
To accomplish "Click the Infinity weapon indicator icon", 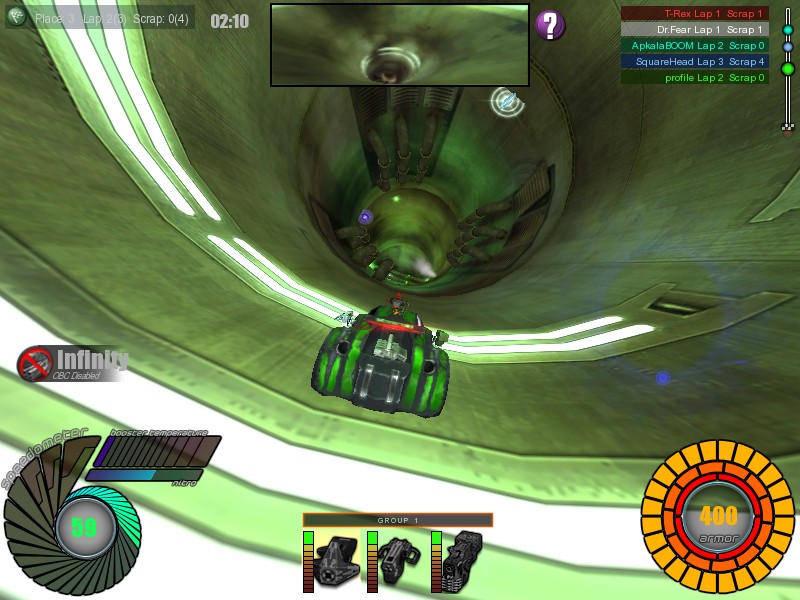I will (35, 363).
